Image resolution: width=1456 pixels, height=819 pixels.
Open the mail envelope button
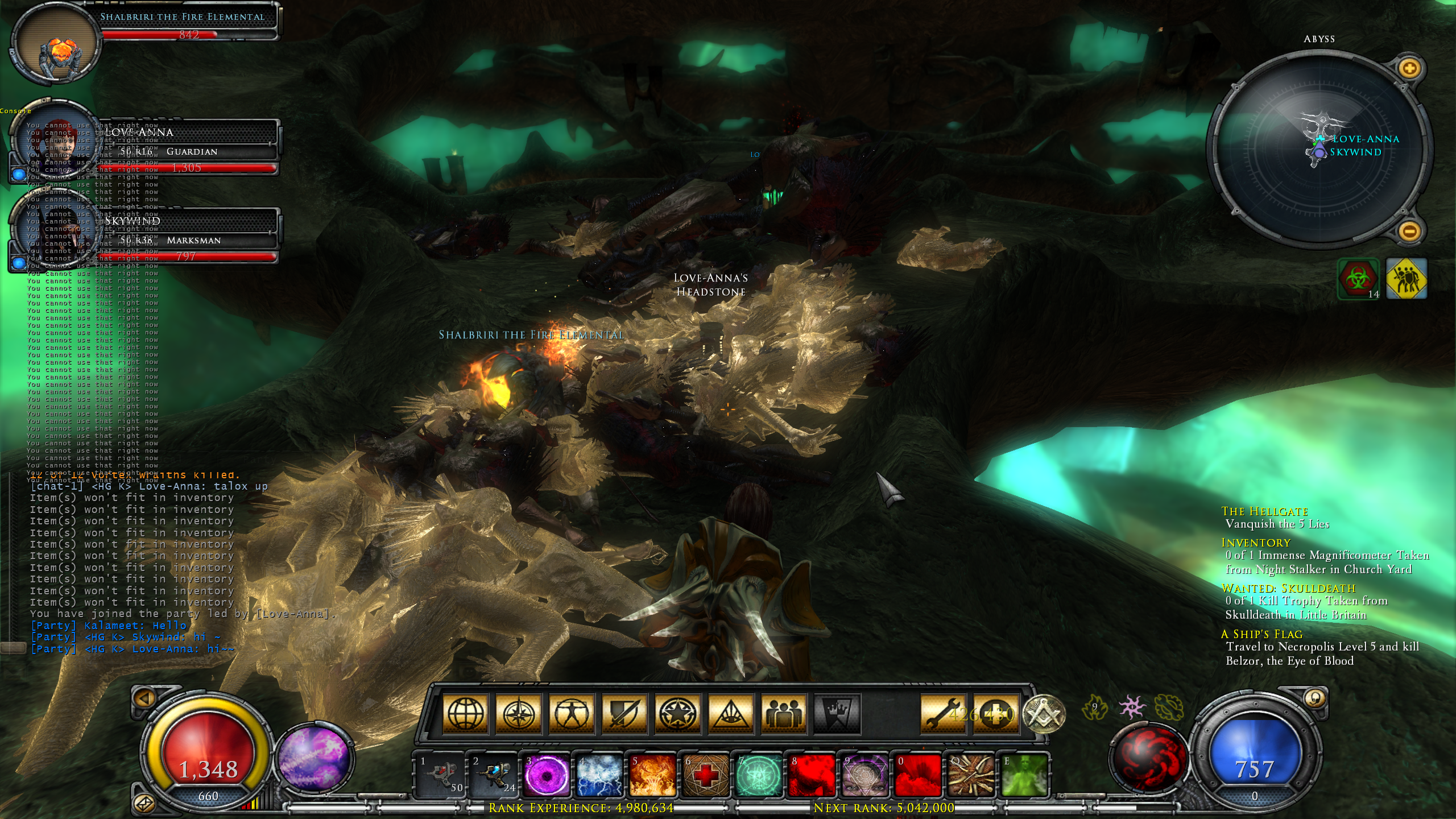click(143, 803)
